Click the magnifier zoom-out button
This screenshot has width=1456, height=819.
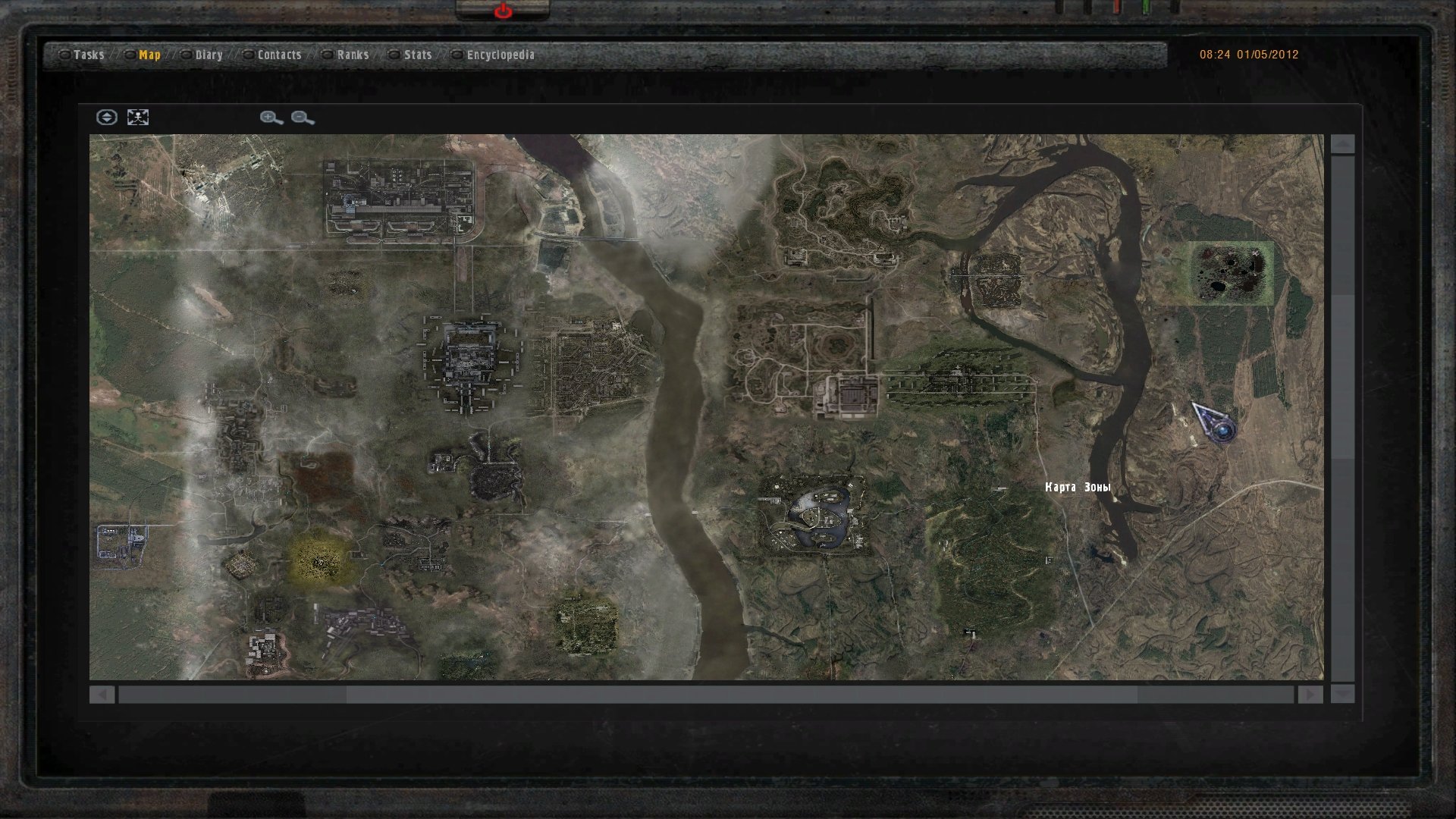tap(302, 118)
